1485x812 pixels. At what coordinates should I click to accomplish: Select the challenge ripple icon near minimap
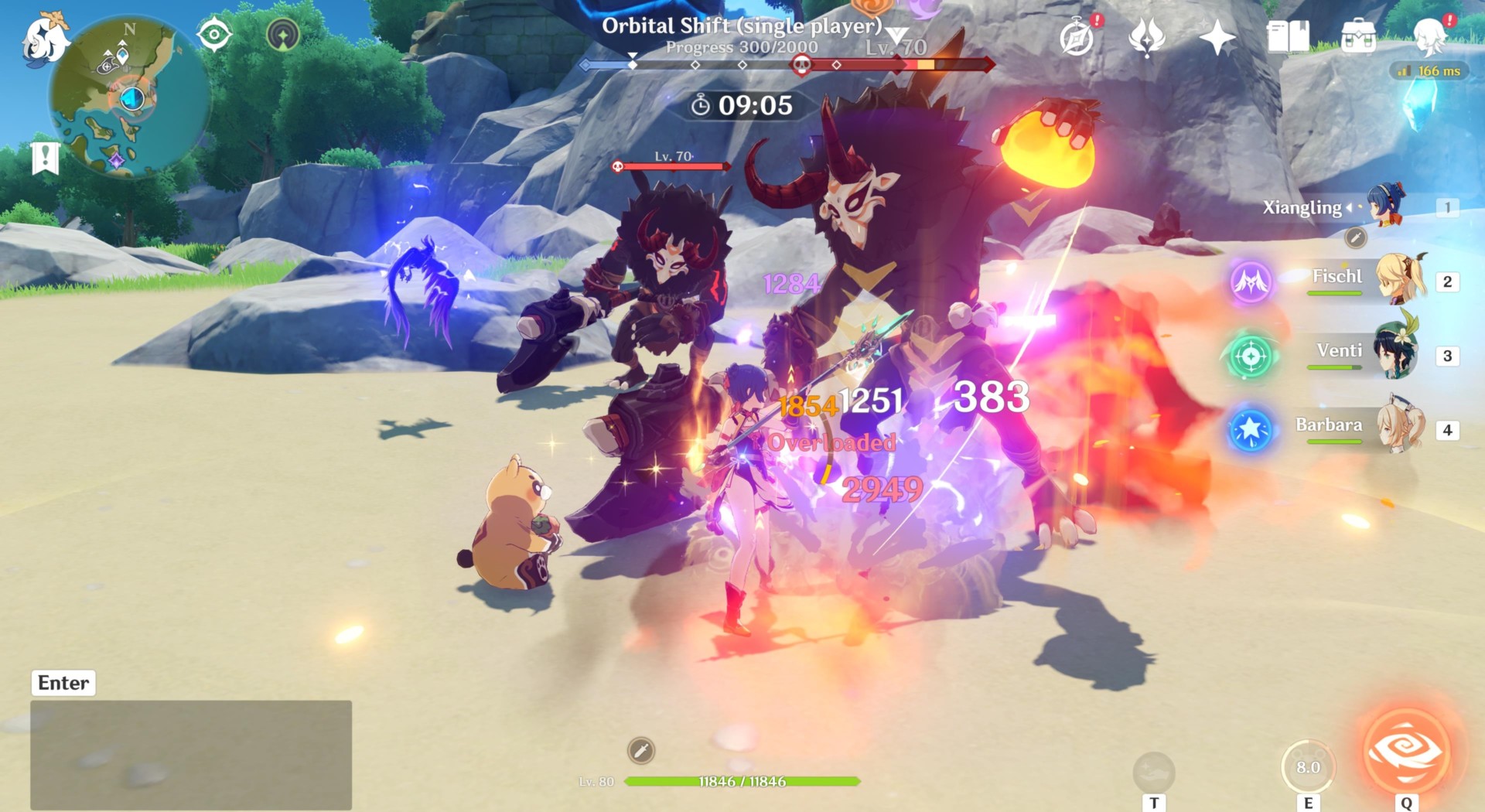(283, 34)
